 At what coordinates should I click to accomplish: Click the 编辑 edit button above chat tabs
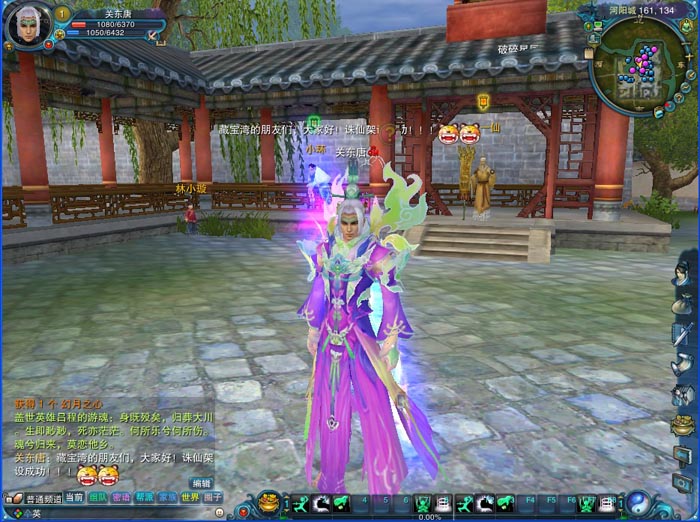point(202,483)
